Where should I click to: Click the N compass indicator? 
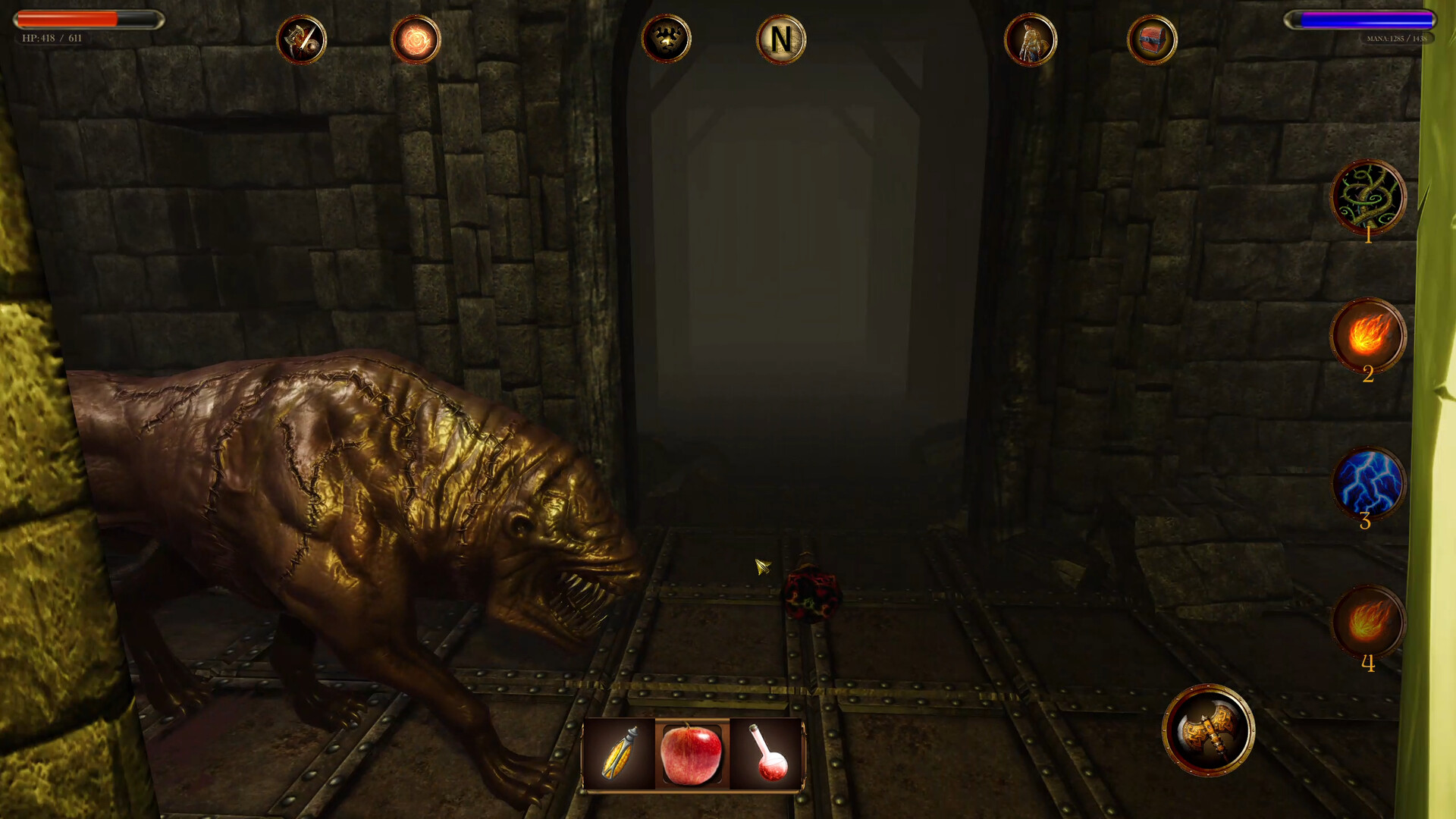click(782, 40)
